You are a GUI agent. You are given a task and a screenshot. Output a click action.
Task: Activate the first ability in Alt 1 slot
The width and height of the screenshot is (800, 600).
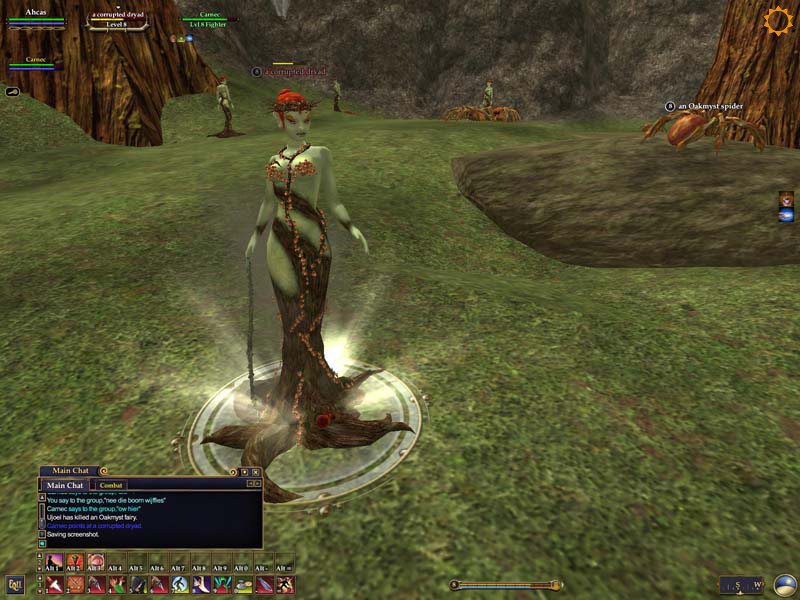coord(54,562)
